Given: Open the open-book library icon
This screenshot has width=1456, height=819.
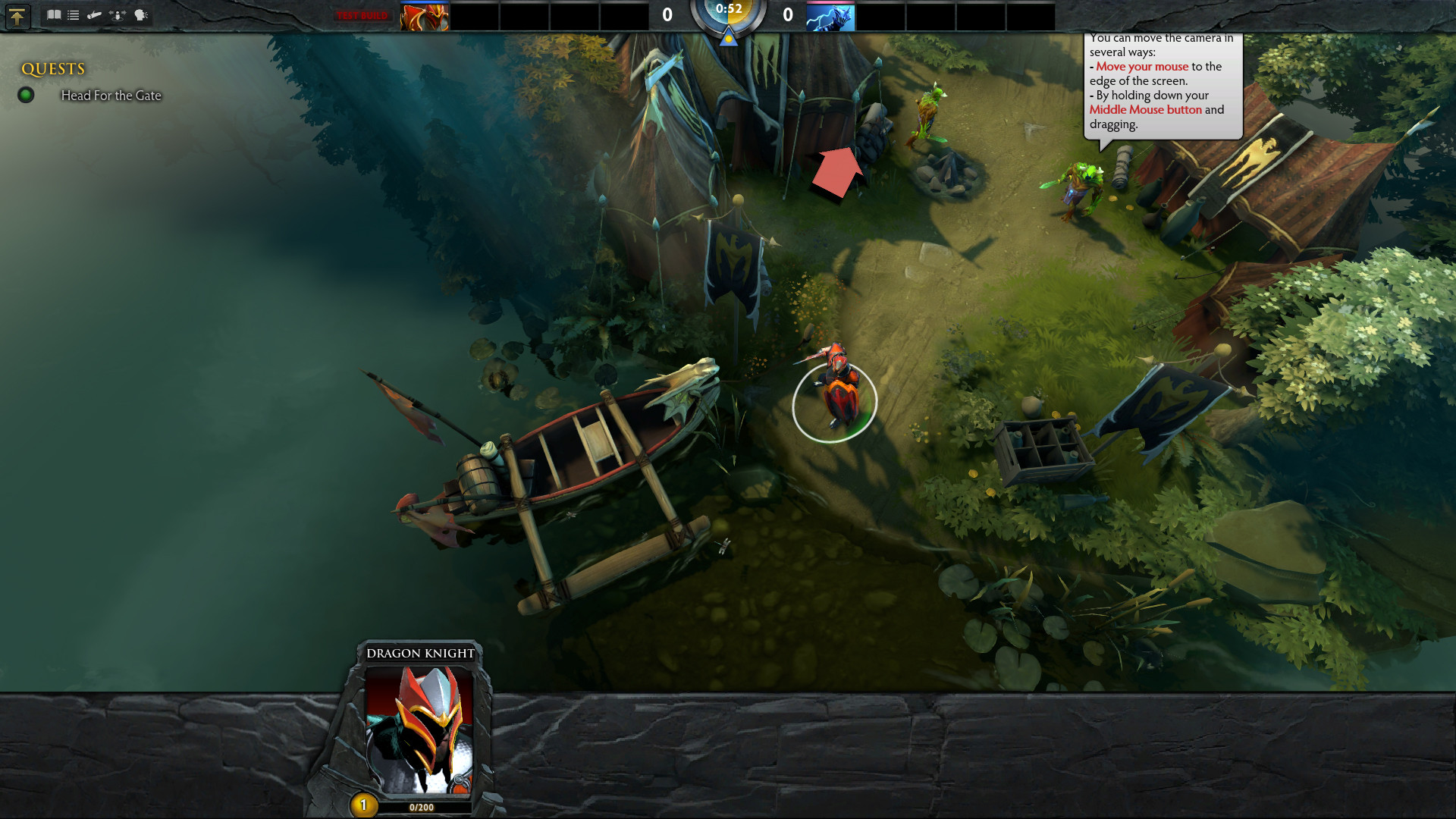Looking at the screenshot, I should [54, 14].
